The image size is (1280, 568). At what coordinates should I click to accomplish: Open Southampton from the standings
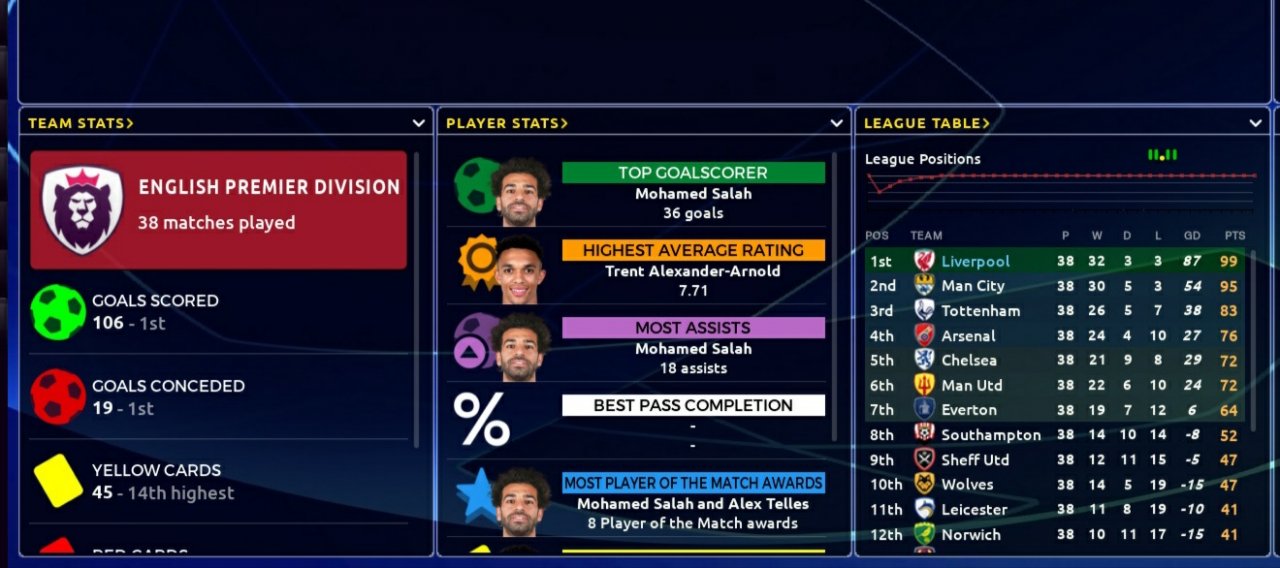click(x=991, y=435)
